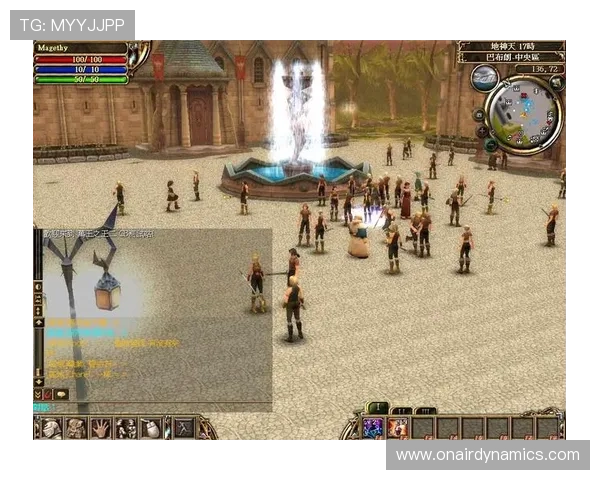This screenshot has width=600, height=480.
Task: Click the running figure icon in the bottom menu
Action: point(184,428)
